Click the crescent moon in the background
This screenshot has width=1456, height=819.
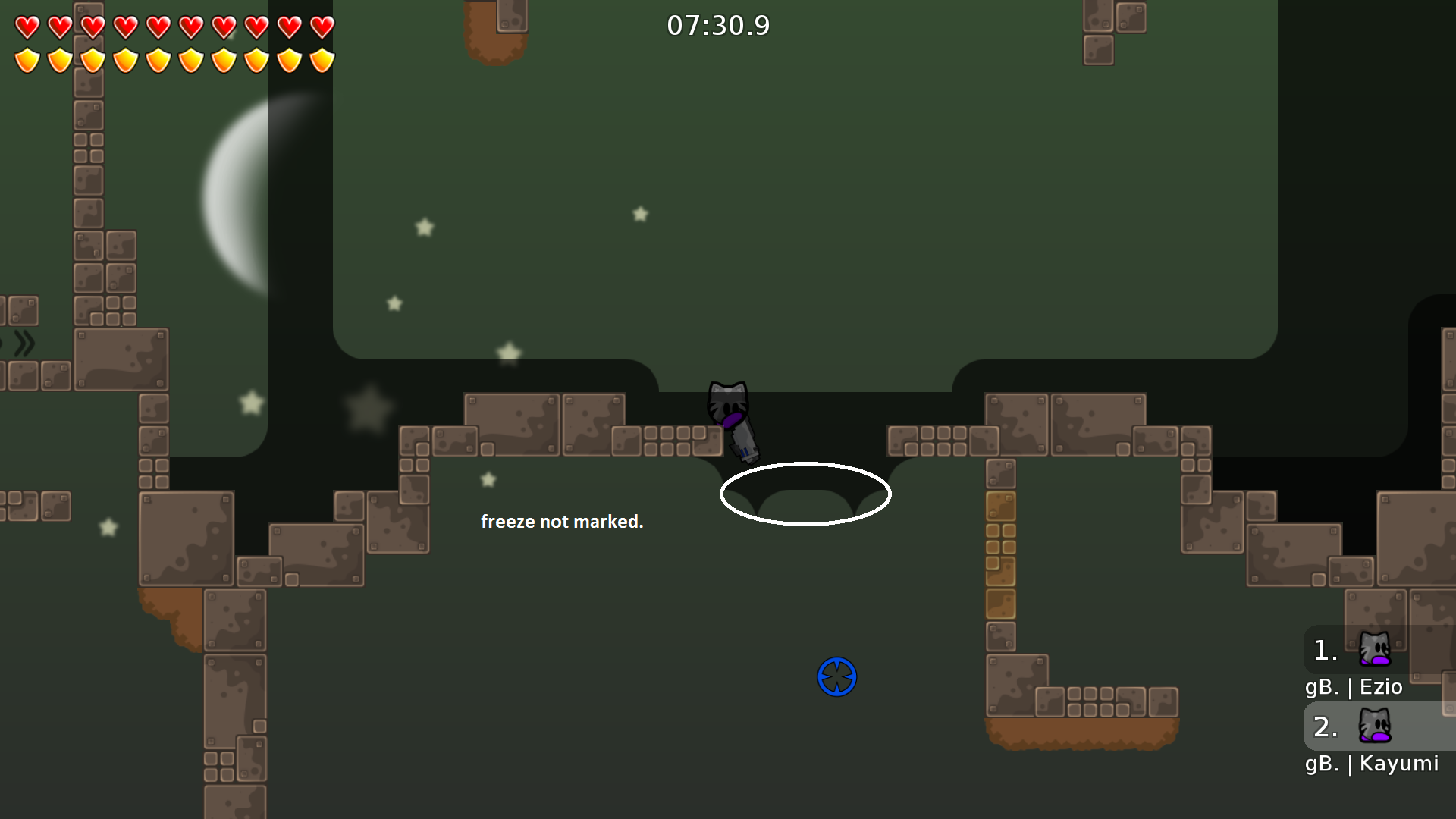tap(243, 190)
